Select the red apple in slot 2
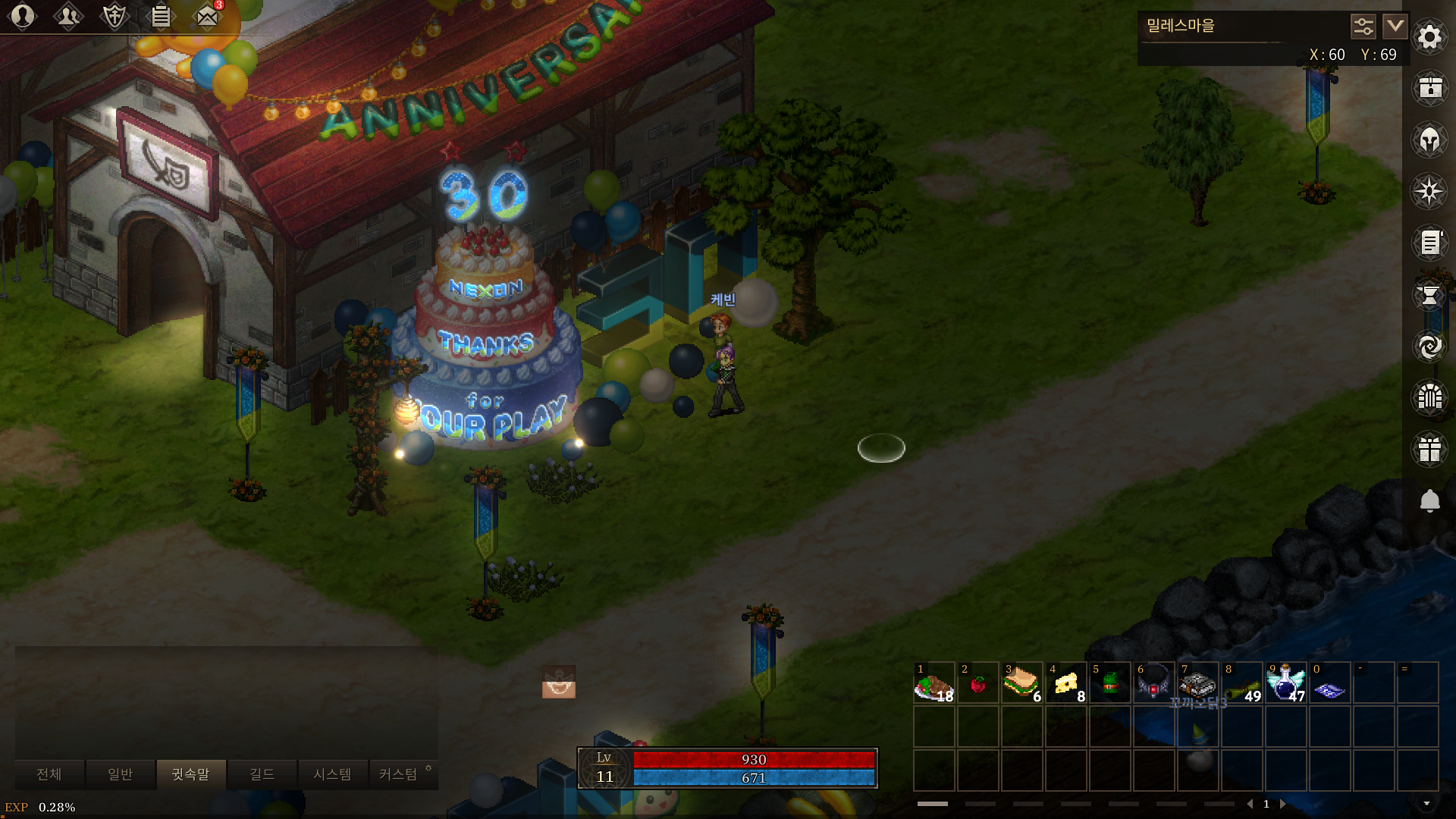 [977, 682]
